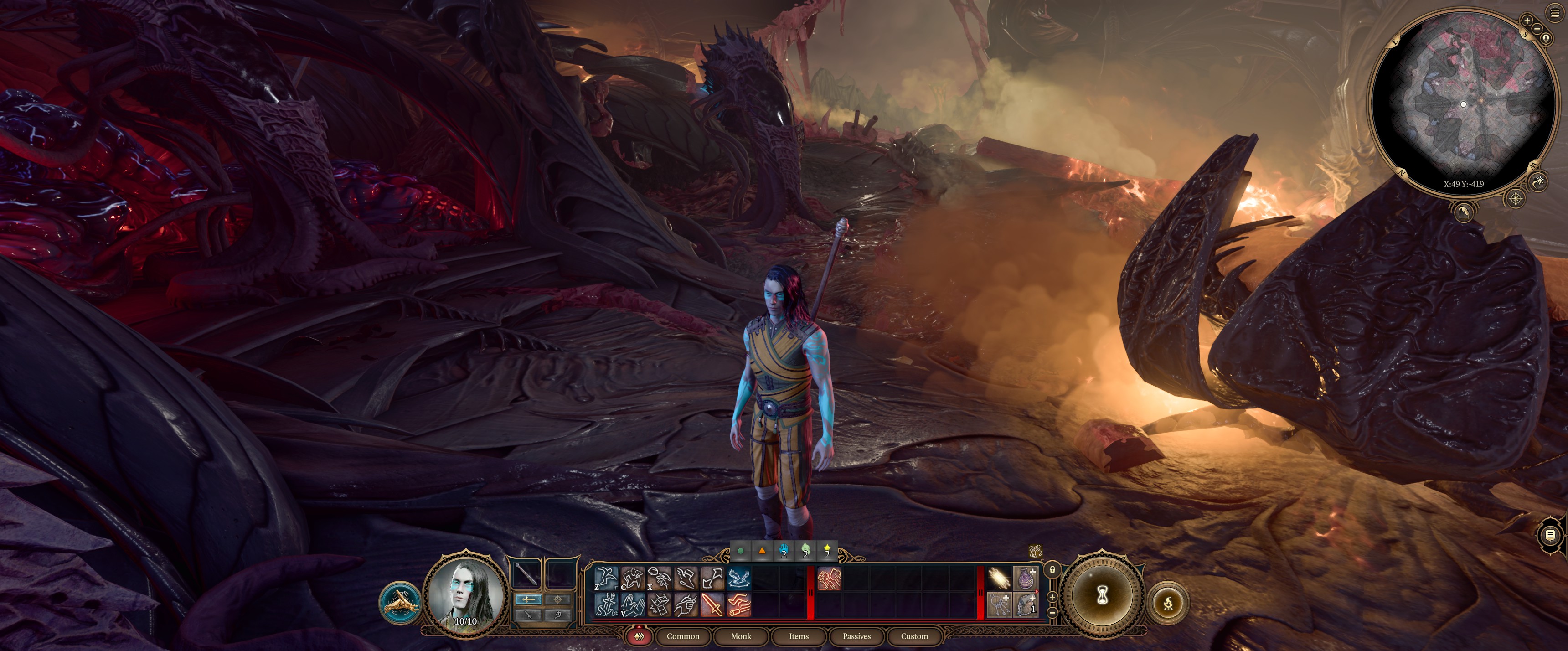Use the eagle-winged hotbar ability
1568x651 pixels.
[739, 579]
